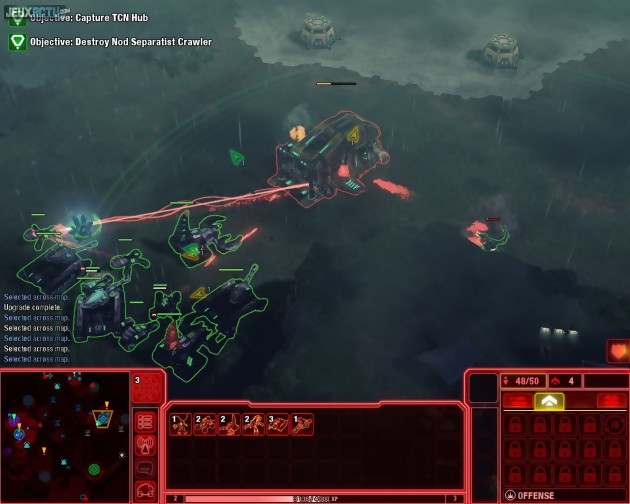630x504 pixels.
Task: Open the minimap in the bottom-left corner
Action: (65, 435)
